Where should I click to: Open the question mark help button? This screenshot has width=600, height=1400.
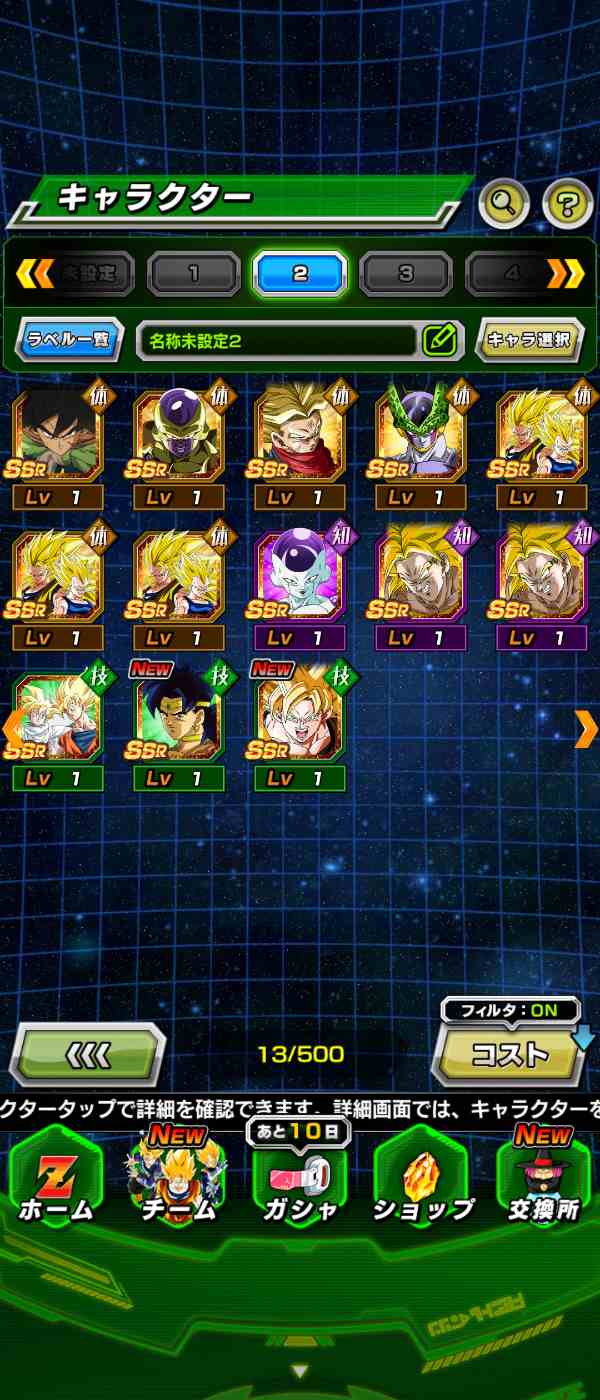click(x=567, y=204)
